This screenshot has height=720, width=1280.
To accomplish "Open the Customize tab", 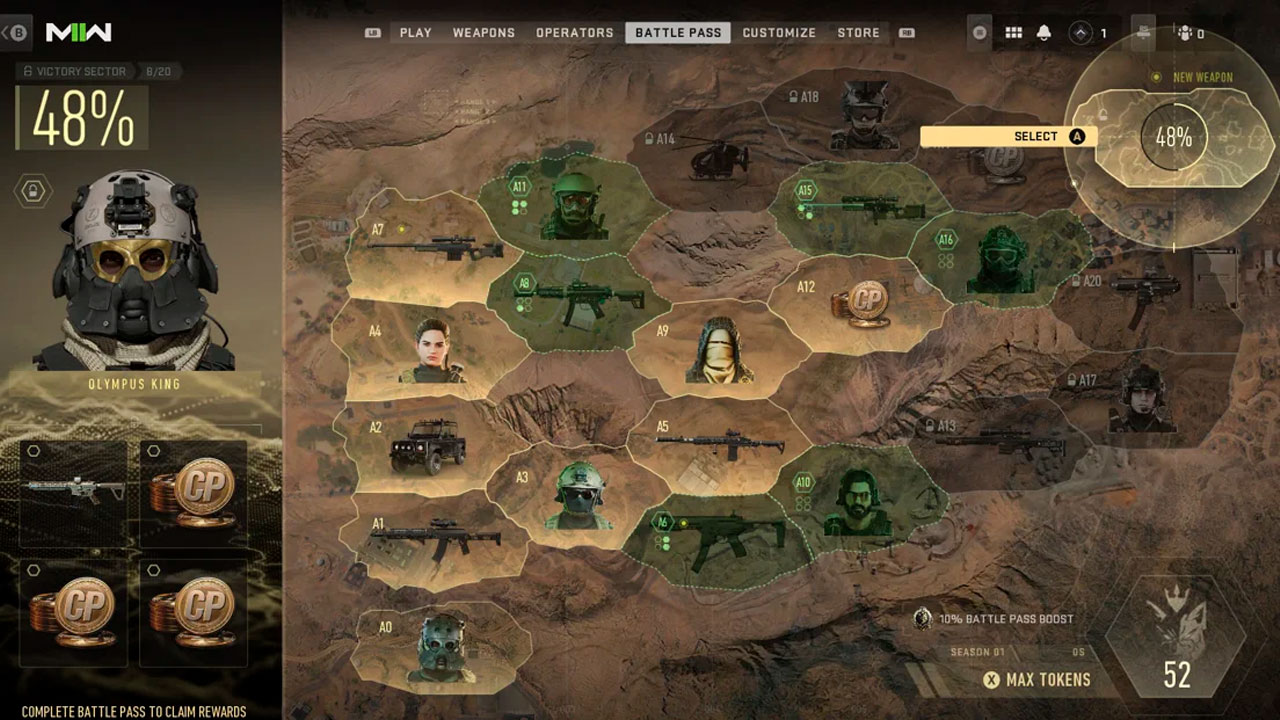I will [779, 33].
